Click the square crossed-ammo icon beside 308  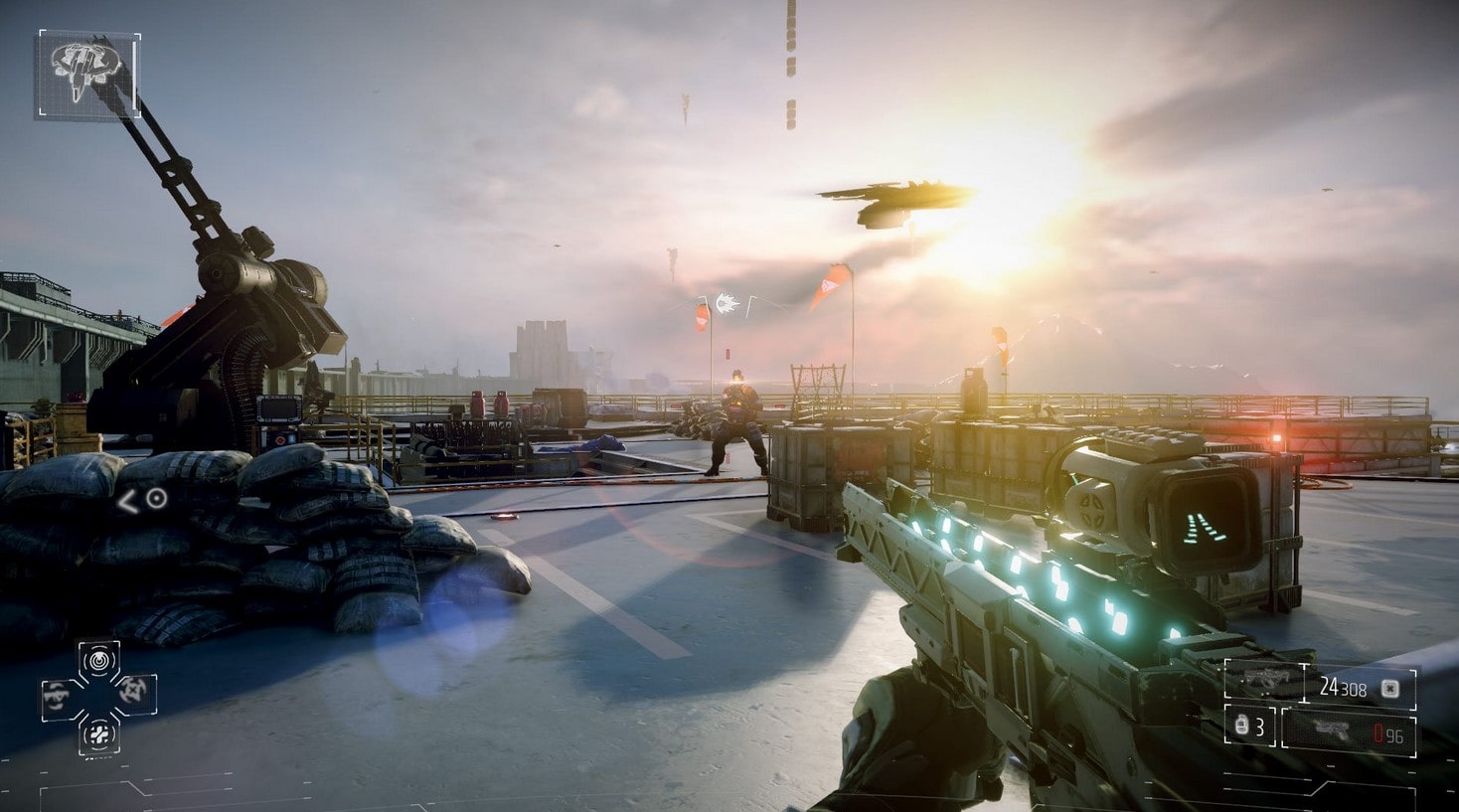click(x=1389, y=689)
